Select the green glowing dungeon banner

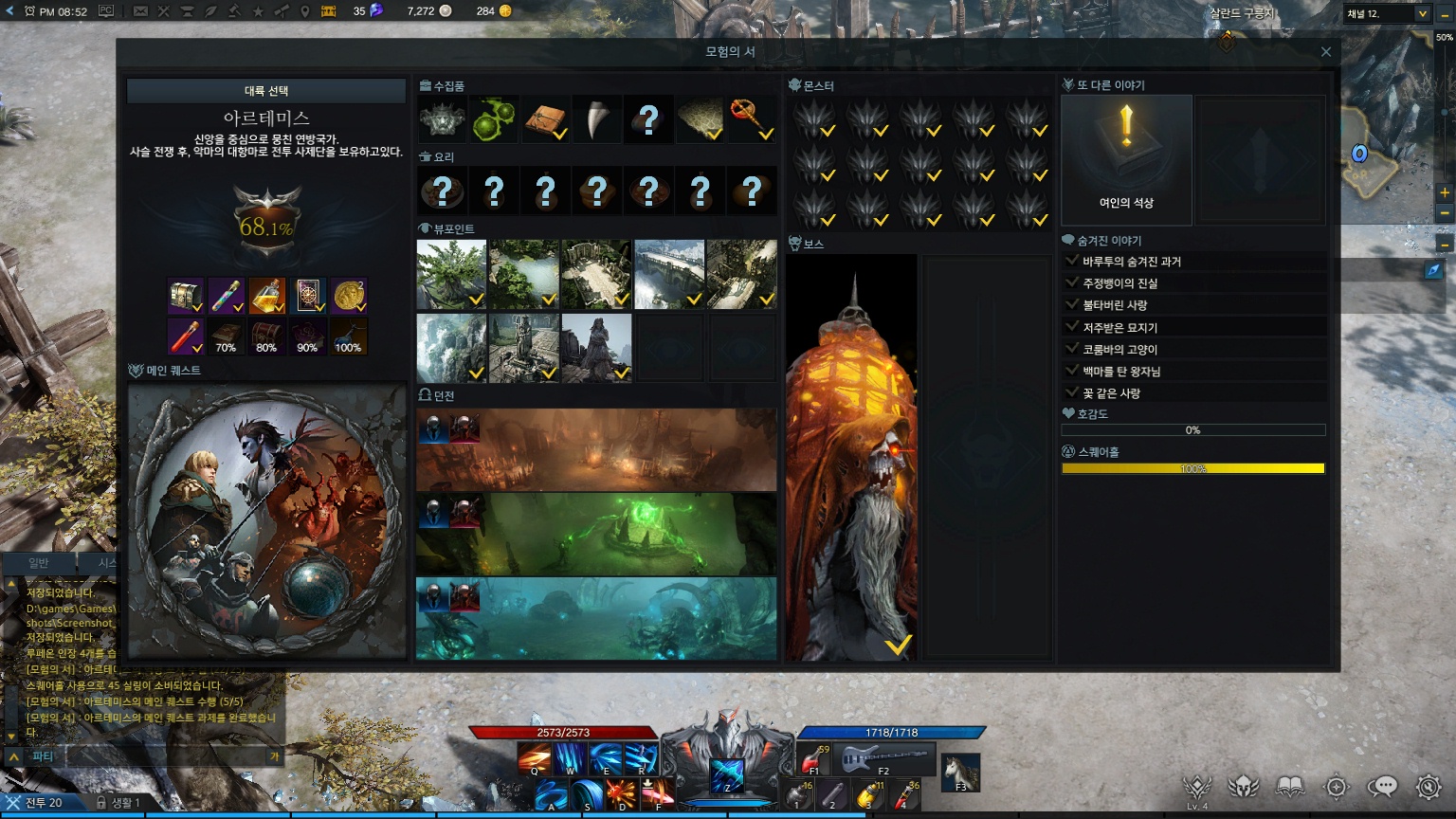click(596, 534)
